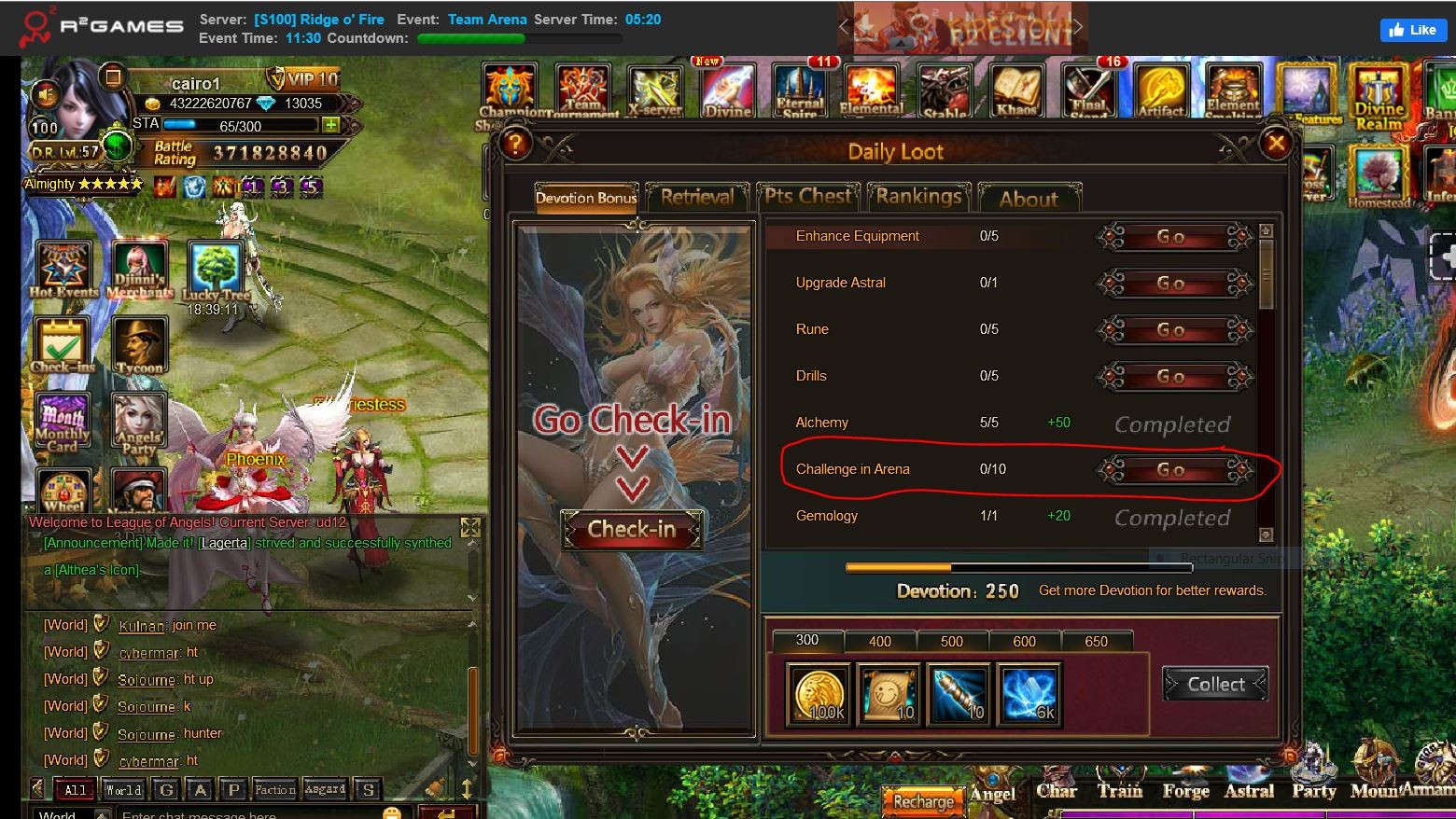Show the Rankings tab
The width and height of the screenshot is (1456, 819).
(918, 197)
